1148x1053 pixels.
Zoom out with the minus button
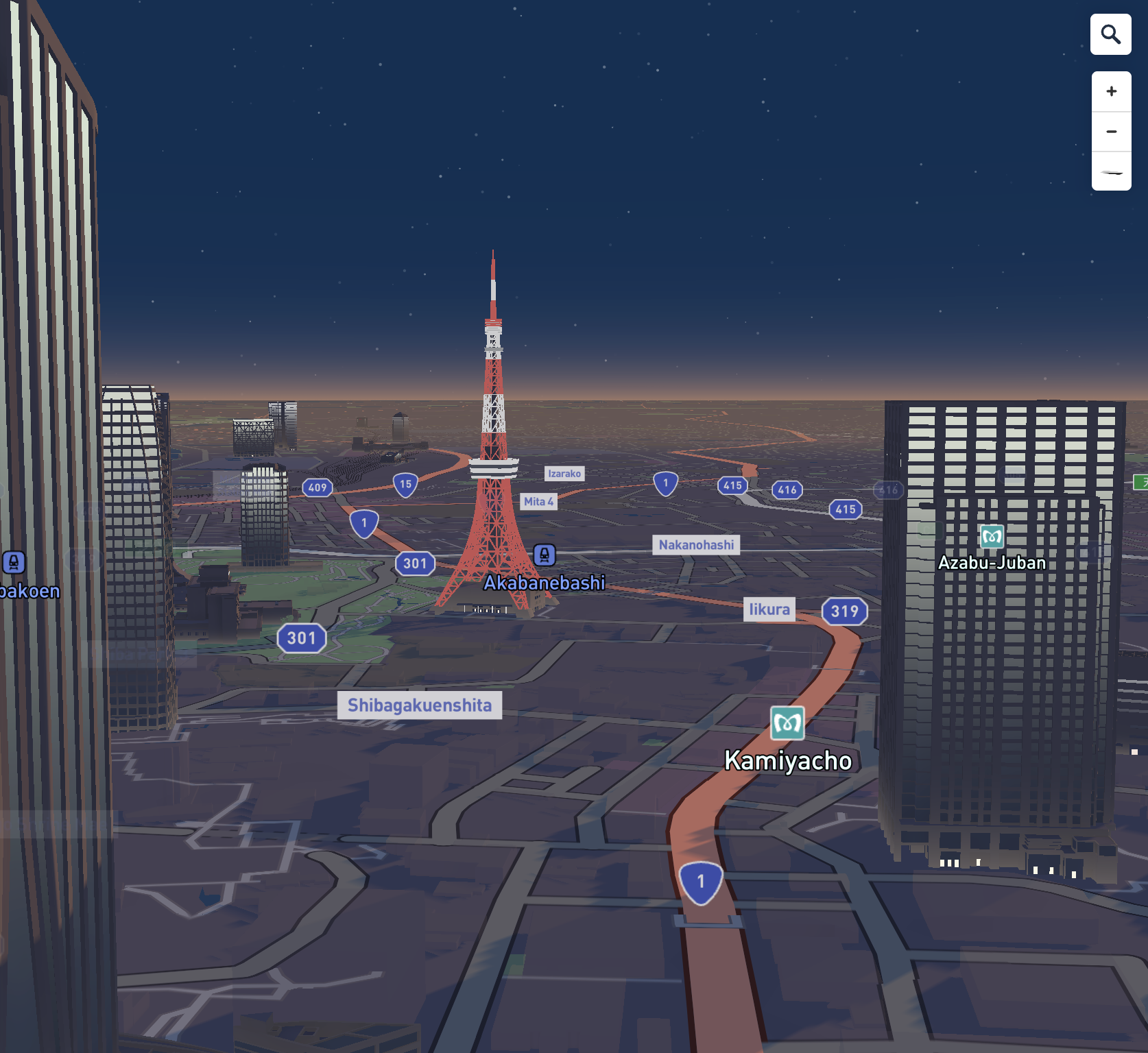1111,132
